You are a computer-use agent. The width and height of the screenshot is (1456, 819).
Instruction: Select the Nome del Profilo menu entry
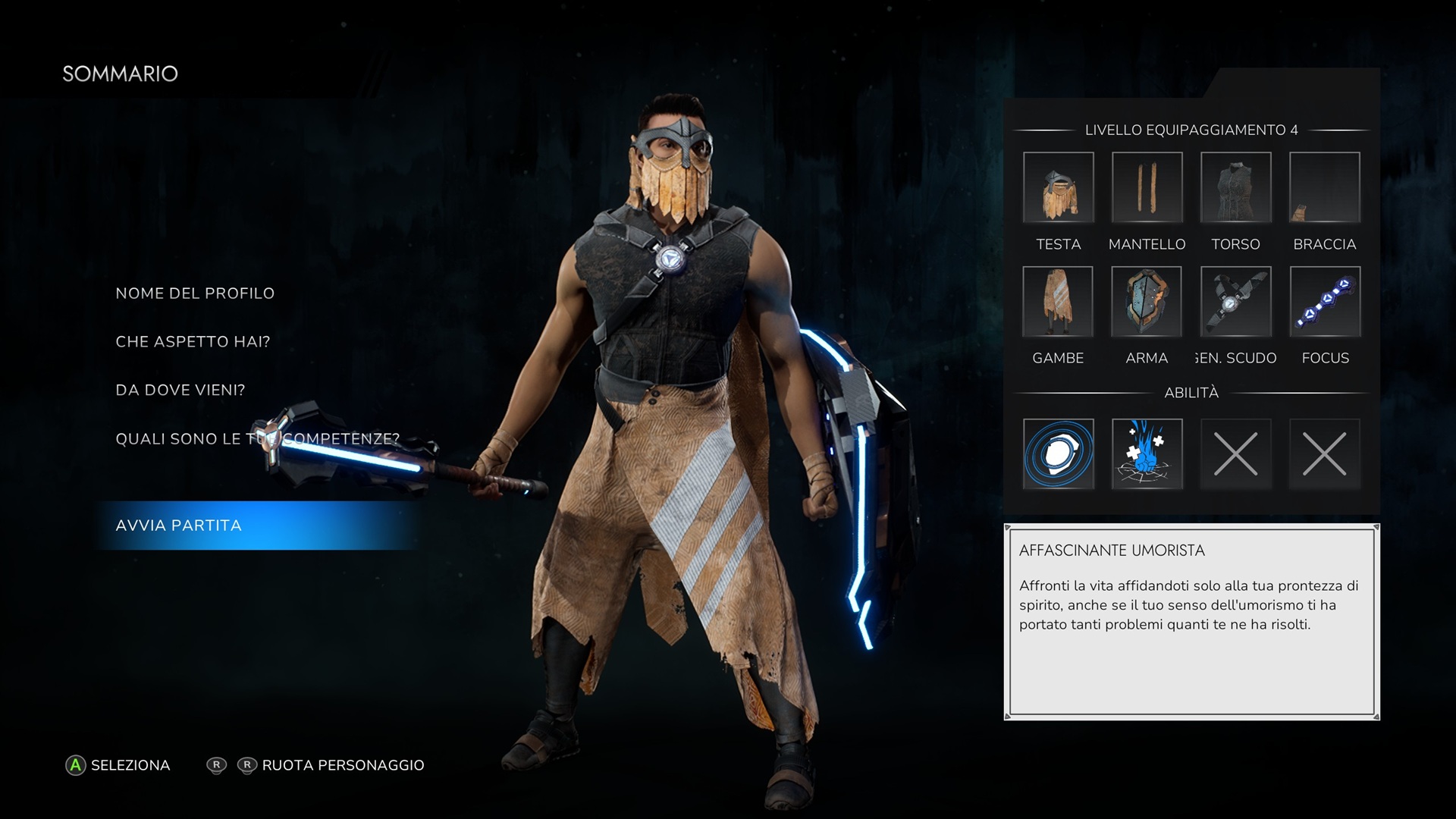(x=195, y=293)
